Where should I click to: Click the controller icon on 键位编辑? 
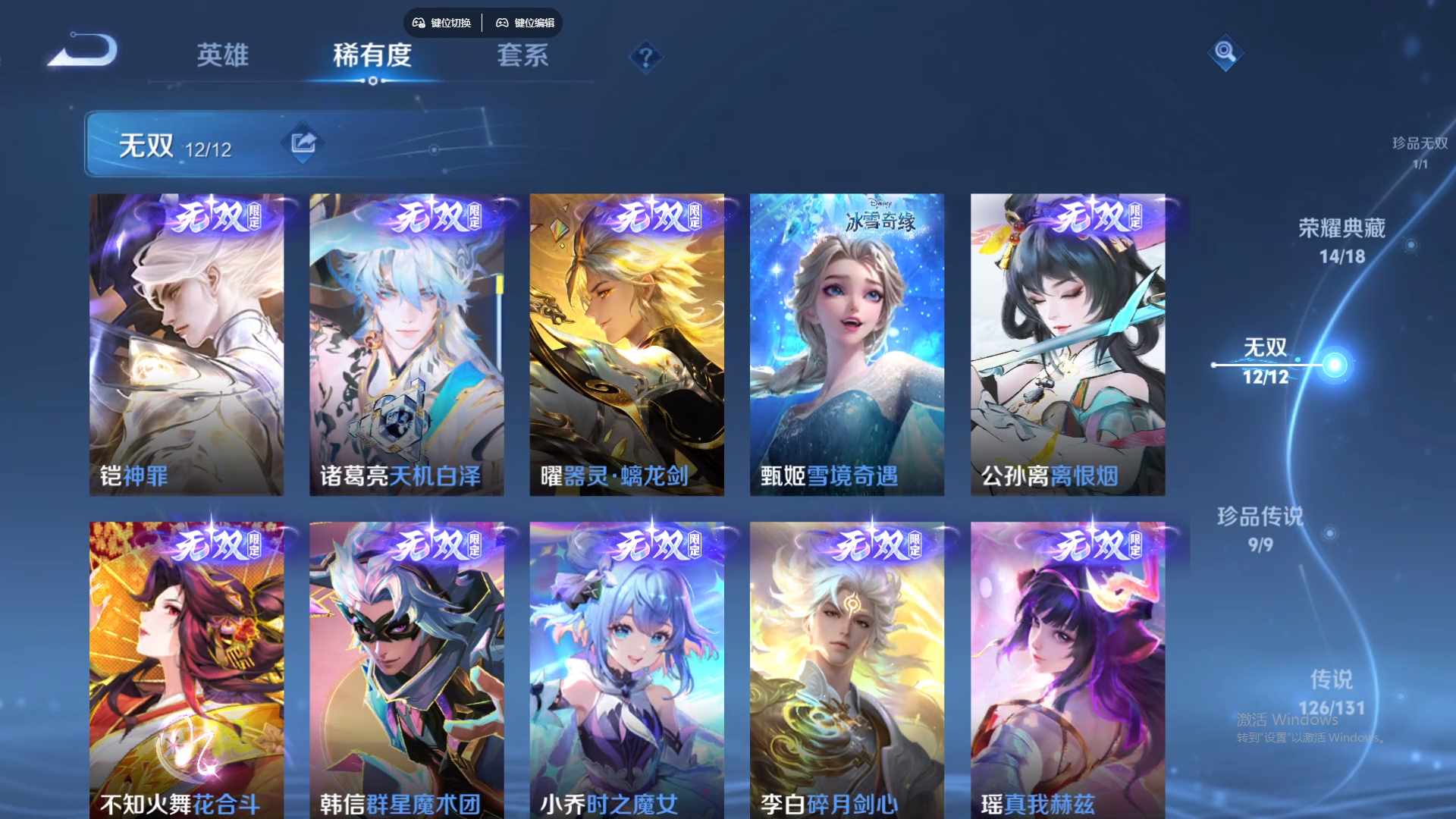click(503, 23)
